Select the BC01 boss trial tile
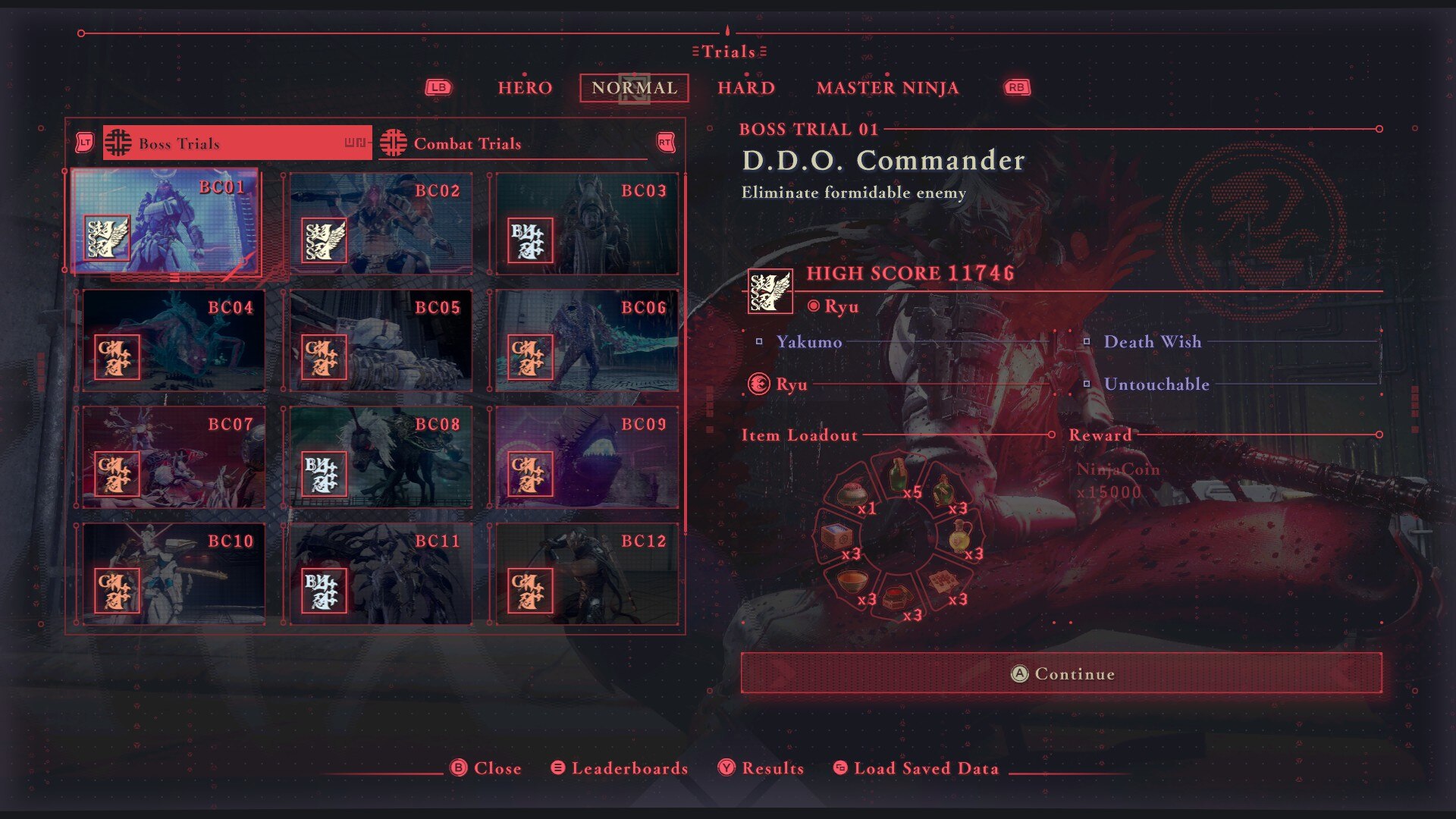 click(165, 221)
